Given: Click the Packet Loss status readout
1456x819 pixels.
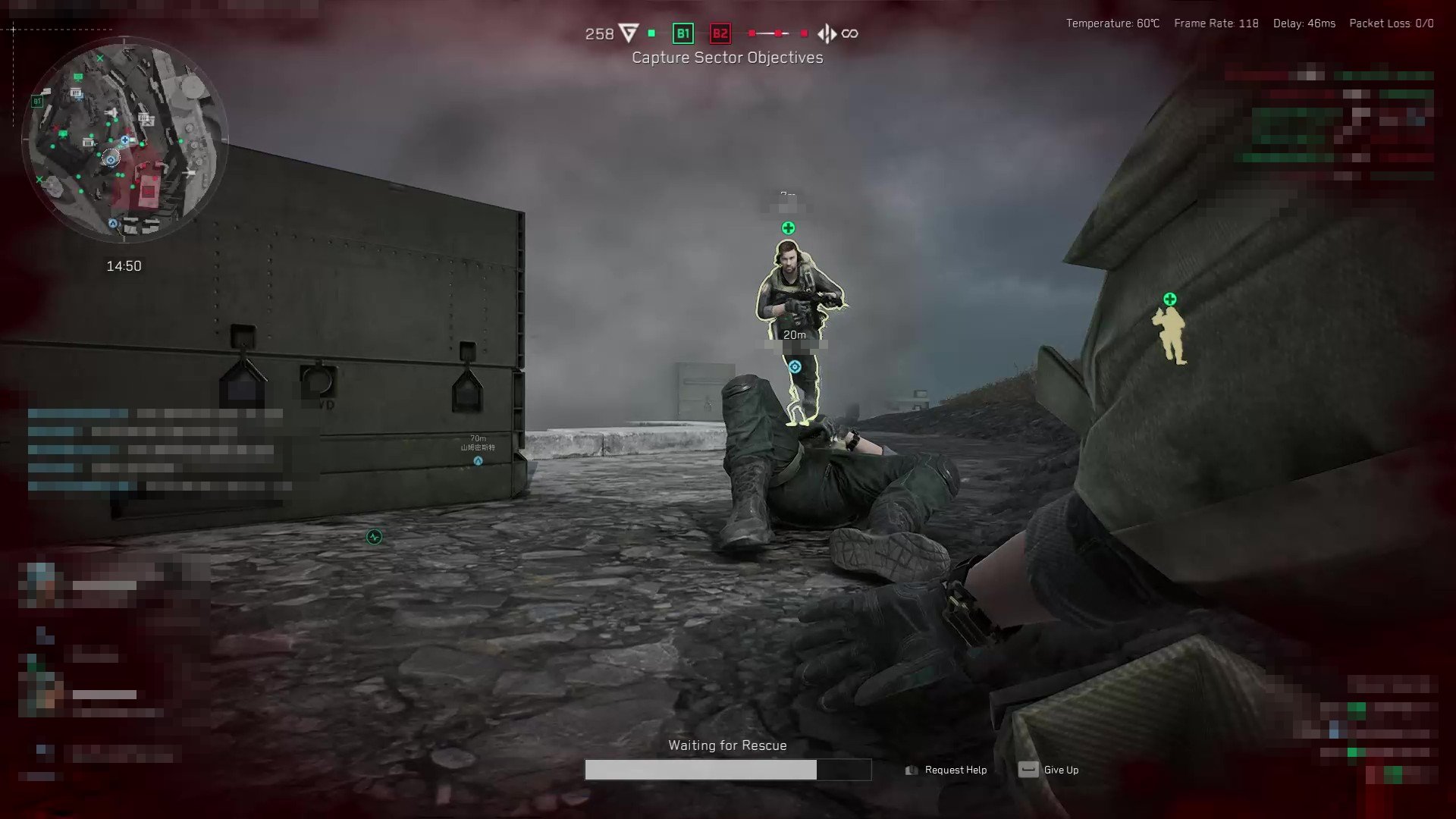Looking at the screenshot, I should coord(1391,24).
